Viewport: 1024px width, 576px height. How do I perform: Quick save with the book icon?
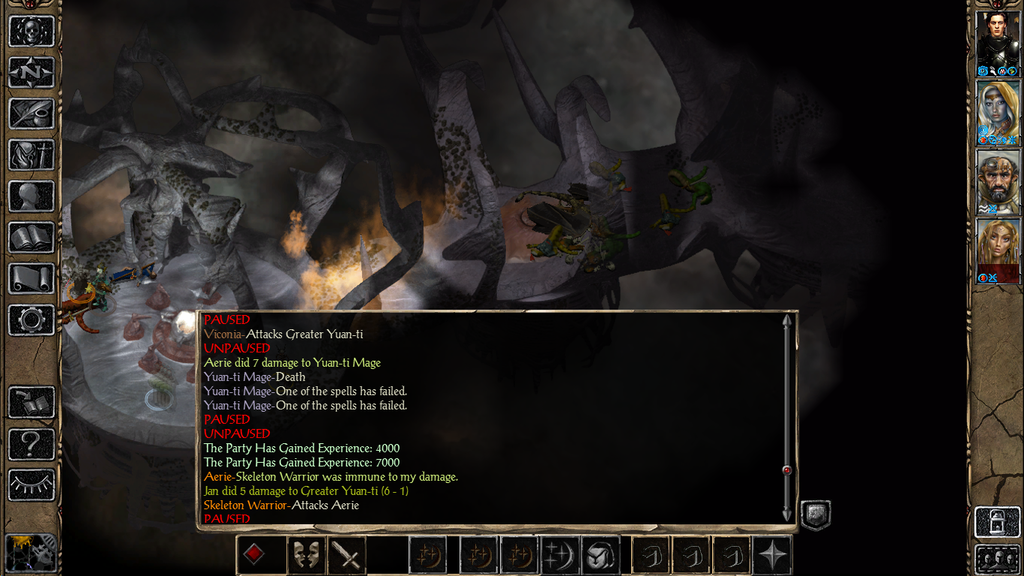31,402
